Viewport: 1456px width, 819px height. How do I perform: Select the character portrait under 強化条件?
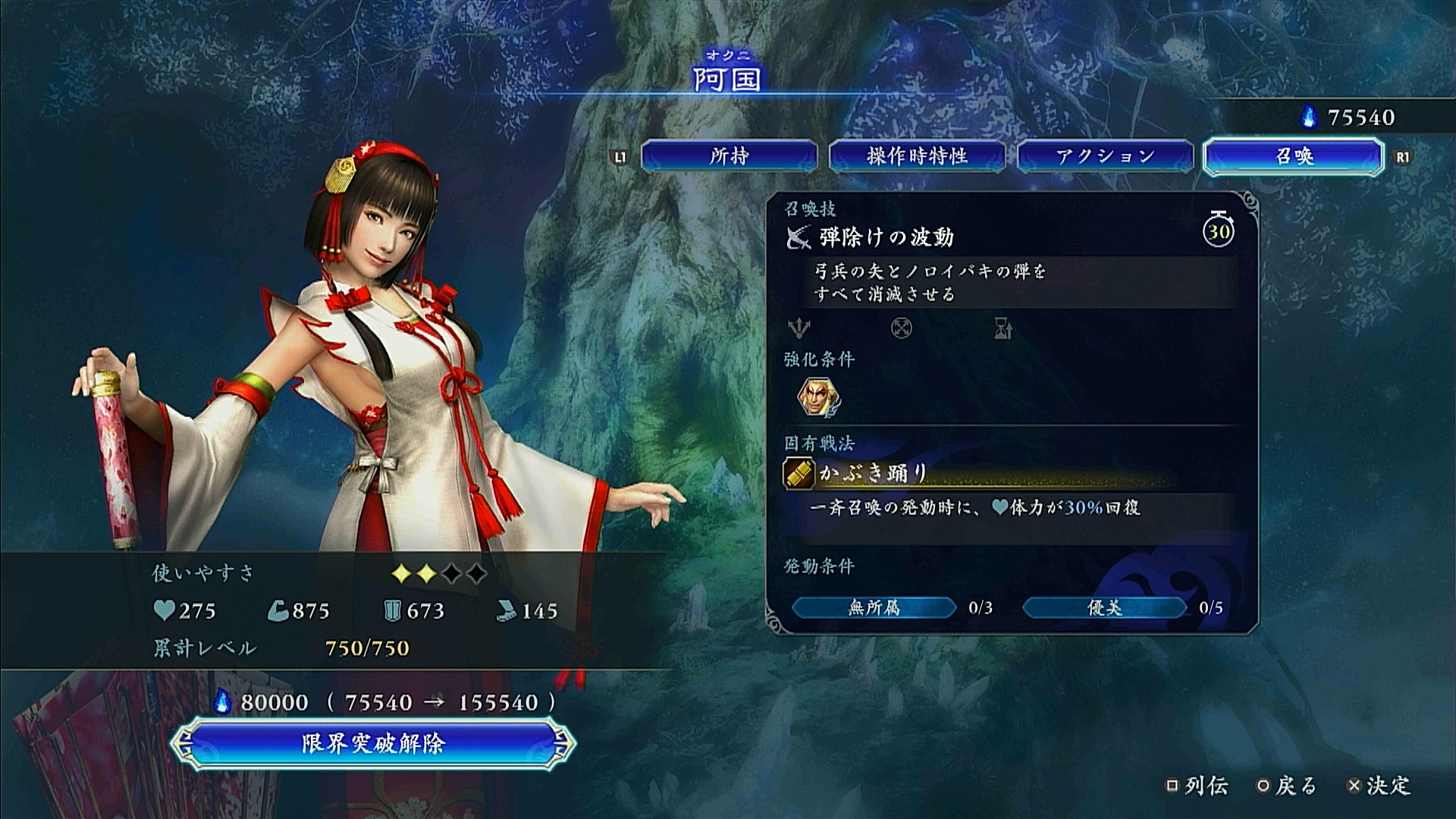point(818,397)
